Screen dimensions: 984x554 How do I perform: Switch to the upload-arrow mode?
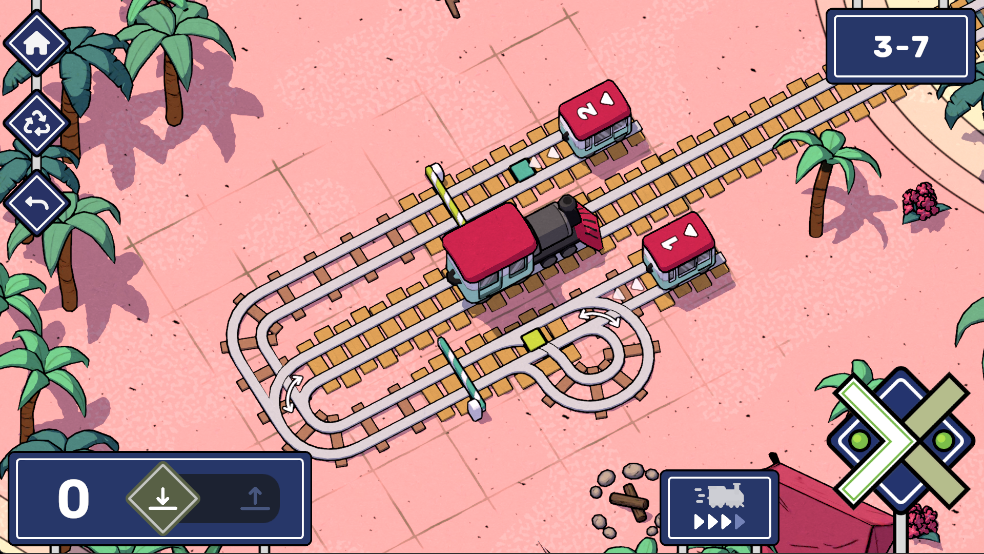(255, 497)
